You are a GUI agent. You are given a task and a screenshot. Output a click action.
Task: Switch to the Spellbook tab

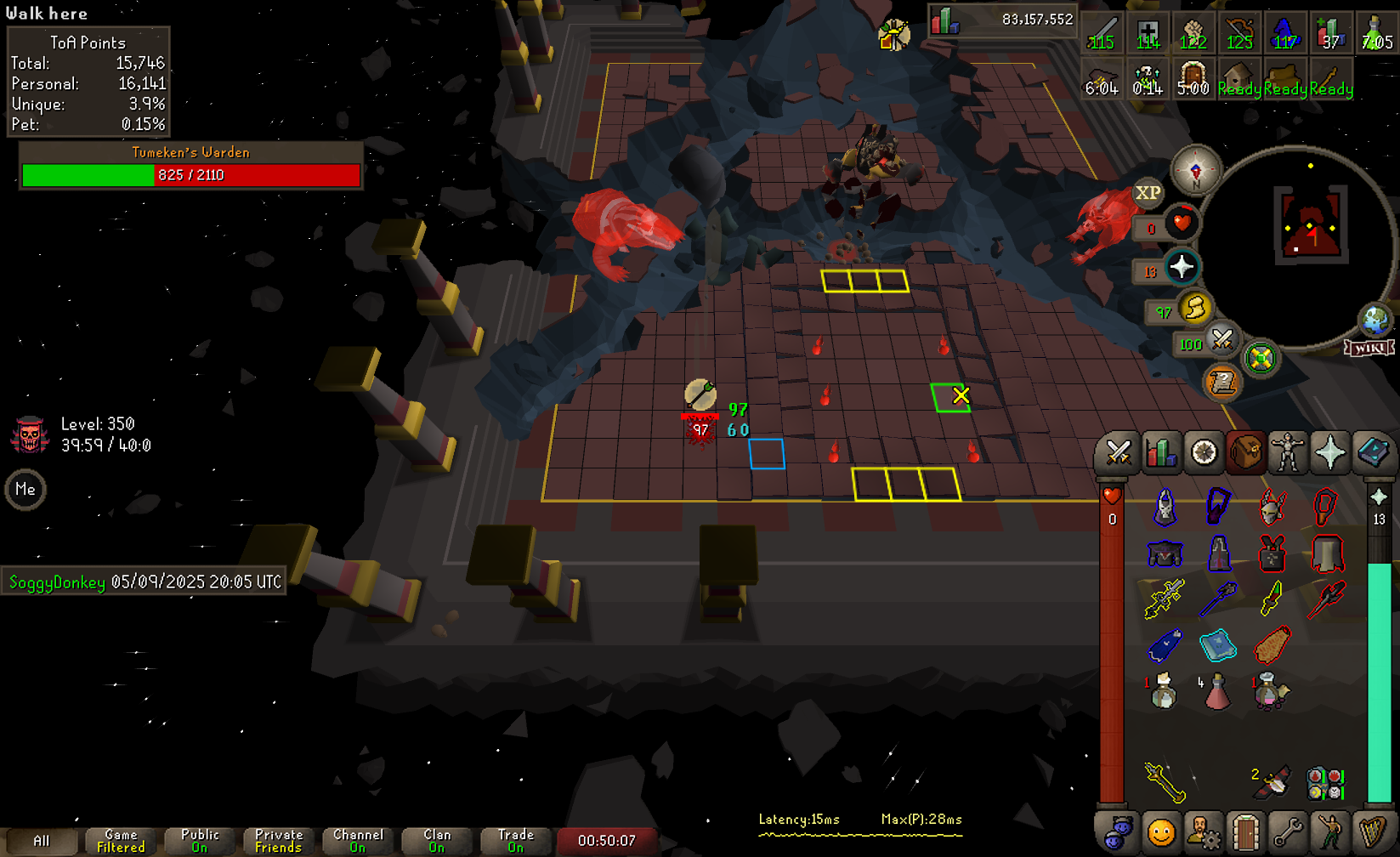(x=1373, y=453)
